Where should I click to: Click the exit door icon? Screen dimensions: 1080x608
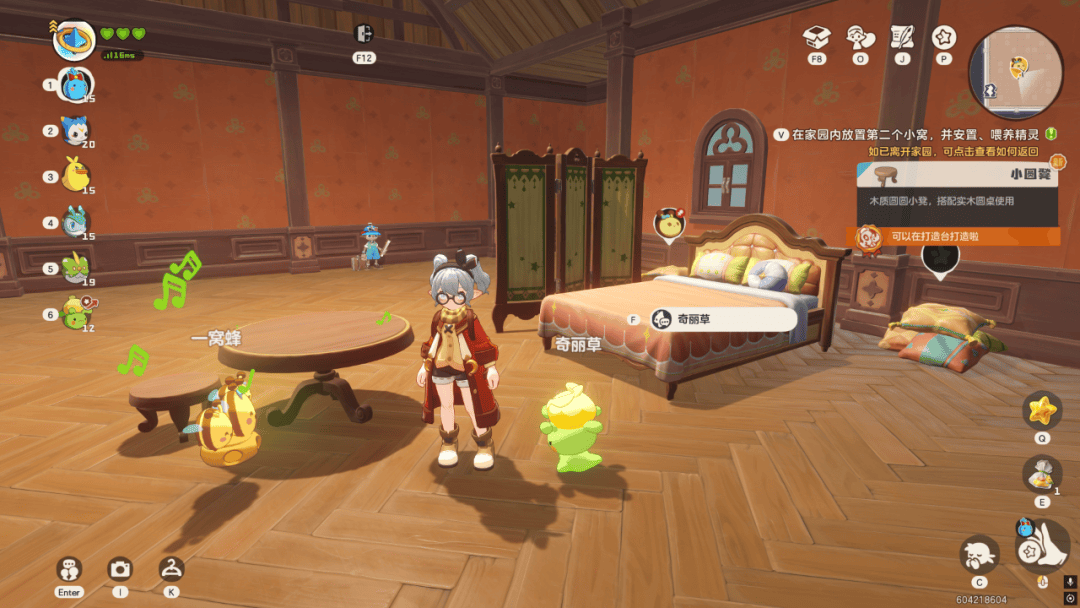click(x=363, y=34)
